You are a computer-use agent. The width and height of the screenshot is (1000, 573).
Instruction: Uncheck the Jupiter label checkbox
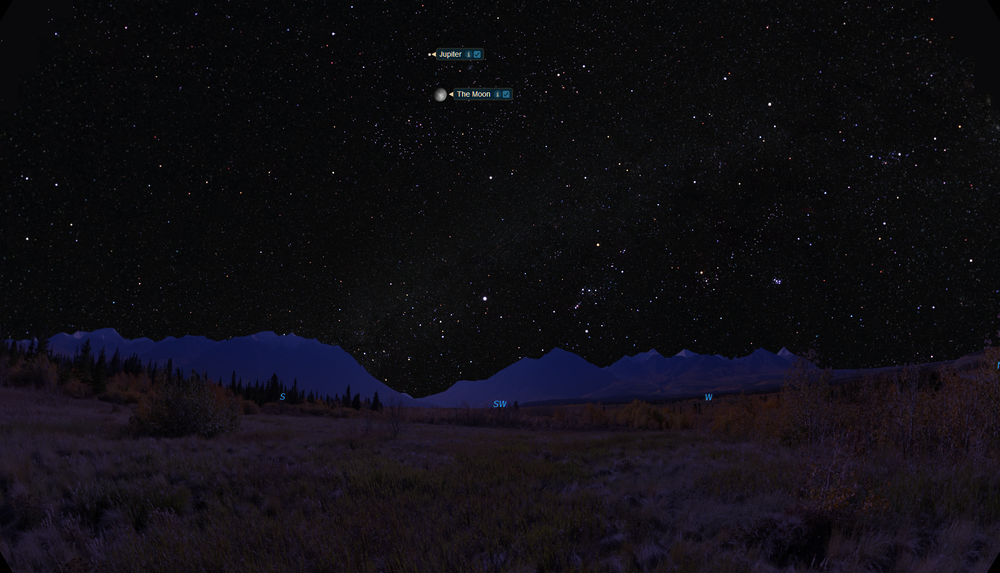click(x=477, y=54)
